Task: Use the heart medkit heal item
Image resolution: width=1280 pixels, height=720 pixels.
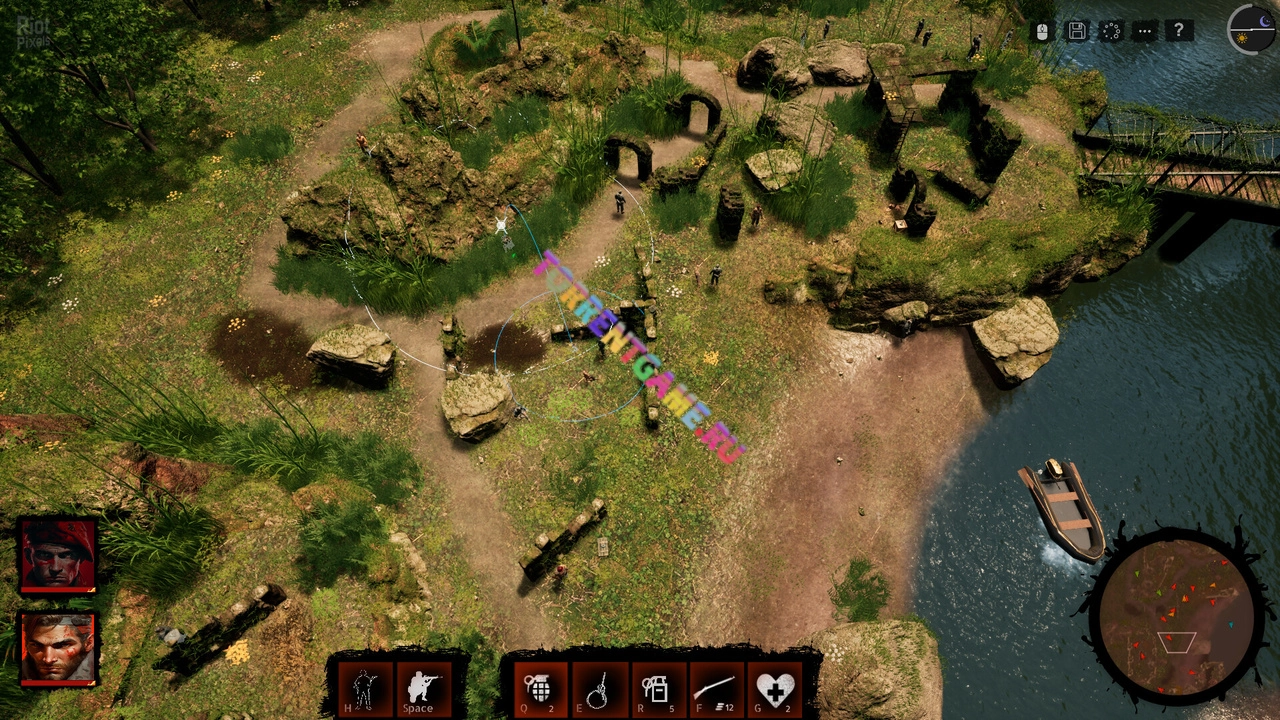Action: click(x=775, y=689)
